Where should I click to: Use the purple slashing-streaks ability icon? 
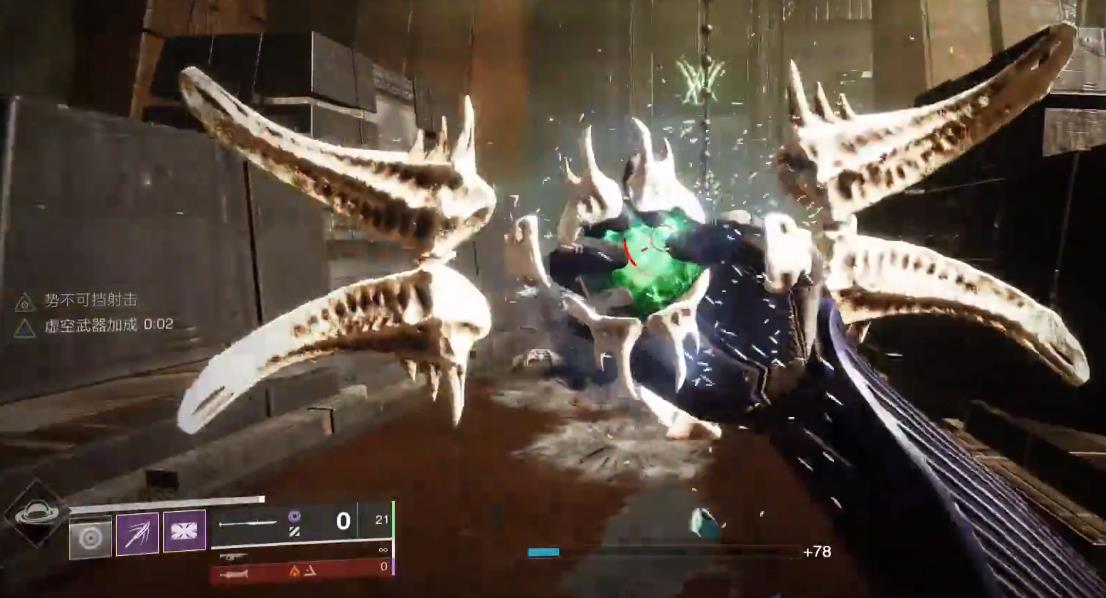[137, 532]
